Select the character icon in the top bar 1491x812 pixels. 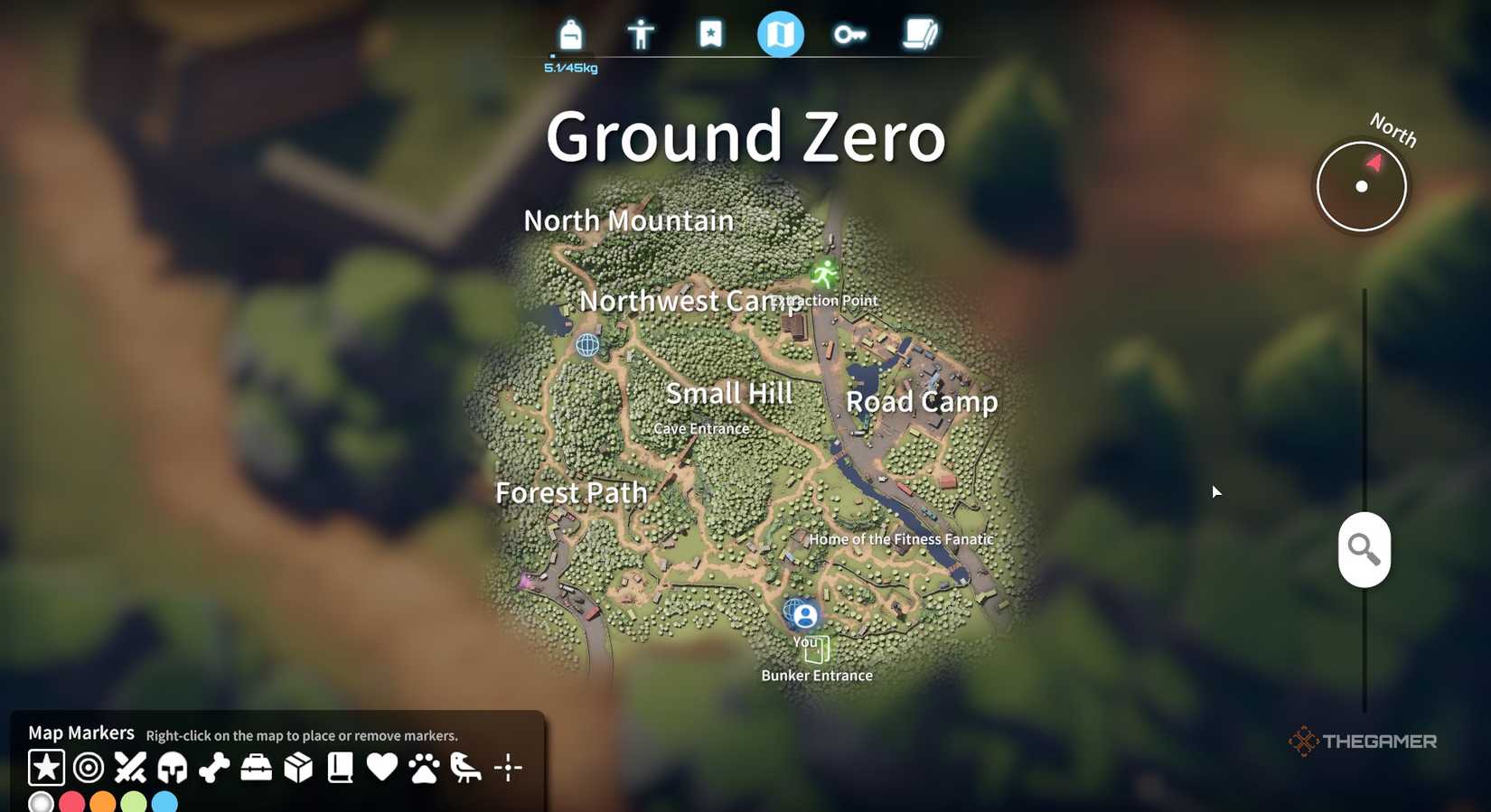(640, 34)
